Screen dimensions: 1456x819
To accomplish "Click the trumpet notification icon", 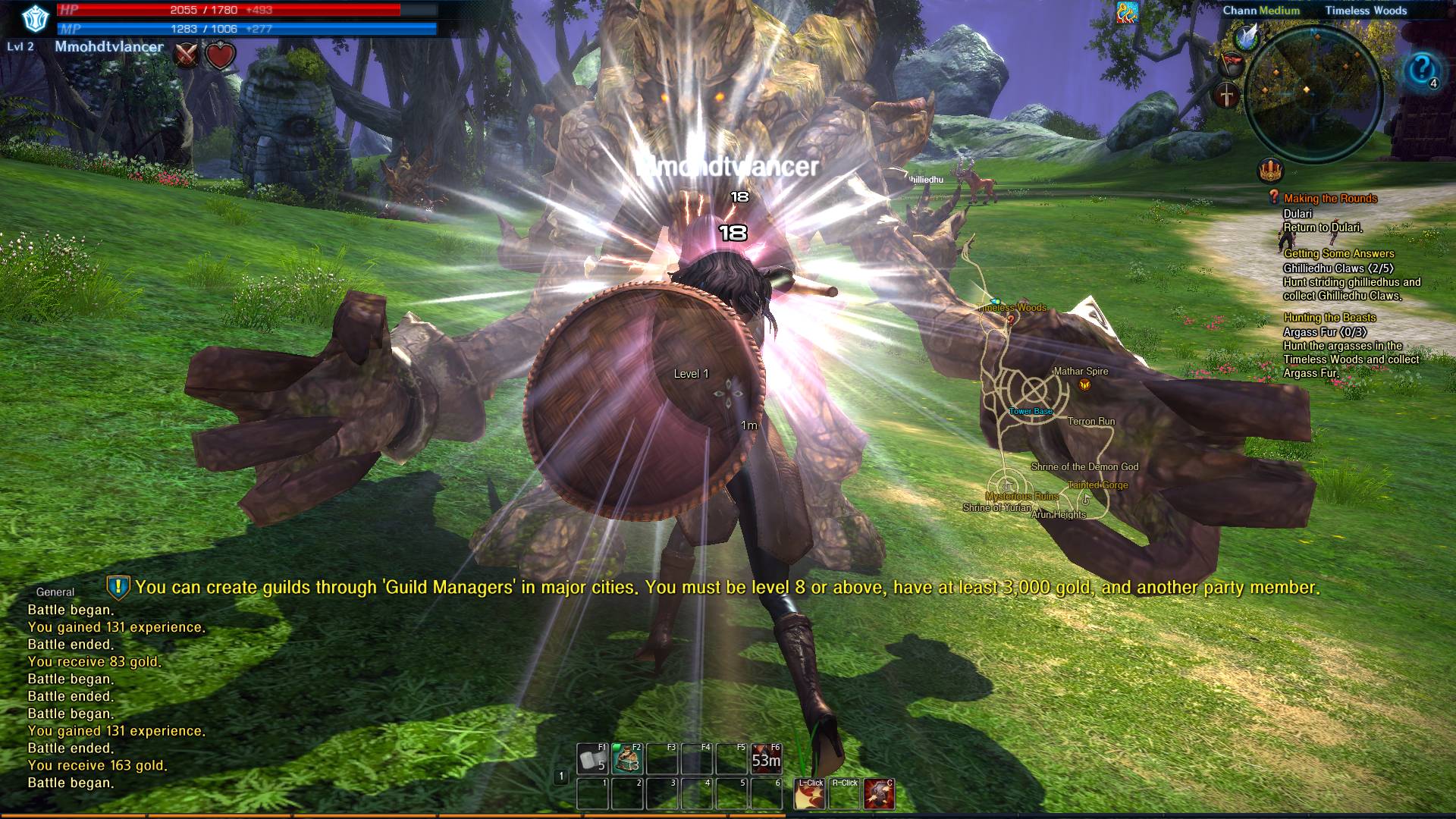I will (x=1127, y=13).
